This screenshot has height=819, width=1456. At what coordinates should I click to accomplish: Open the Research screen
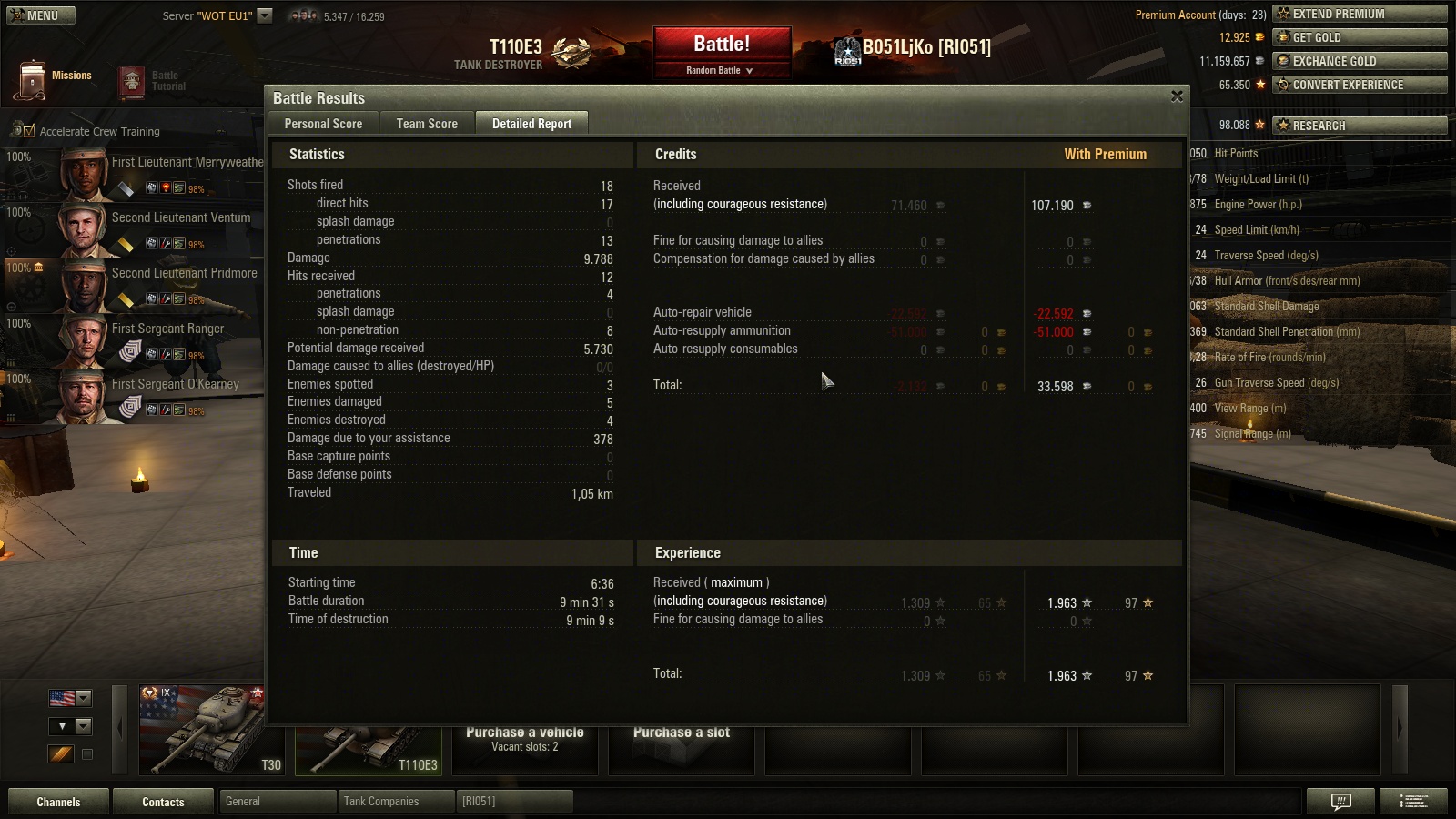coord(1360,126)
